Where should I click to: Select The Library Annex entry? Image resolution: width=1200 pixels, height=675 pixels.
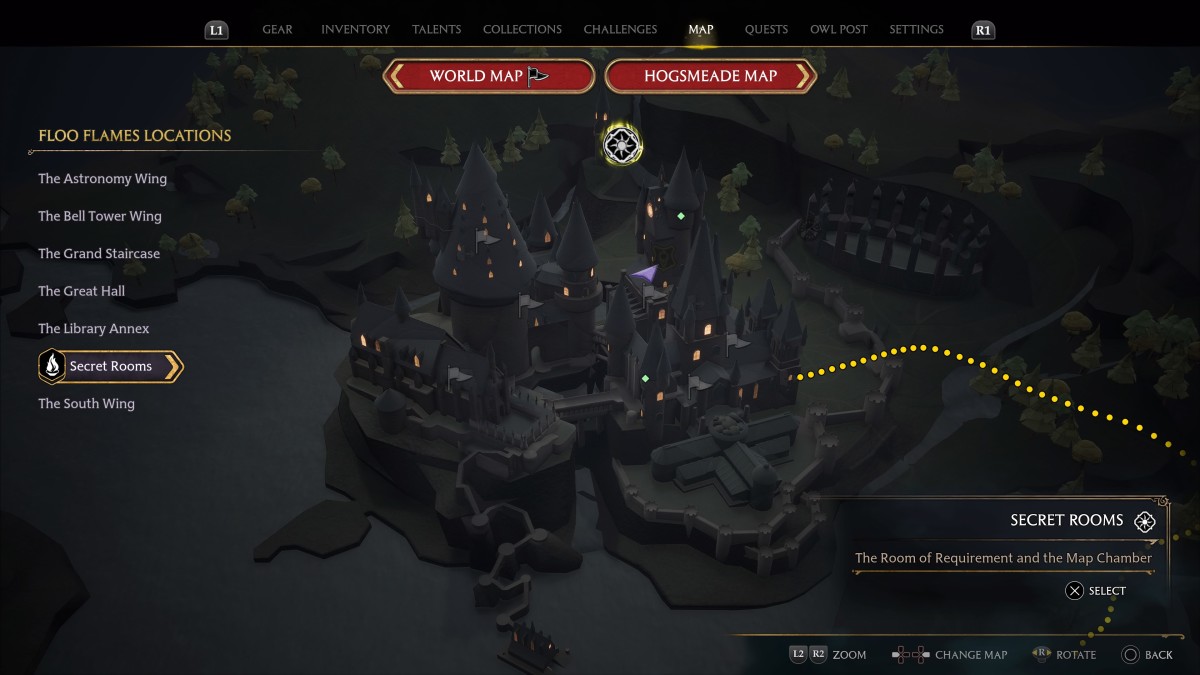pos(93,329)
